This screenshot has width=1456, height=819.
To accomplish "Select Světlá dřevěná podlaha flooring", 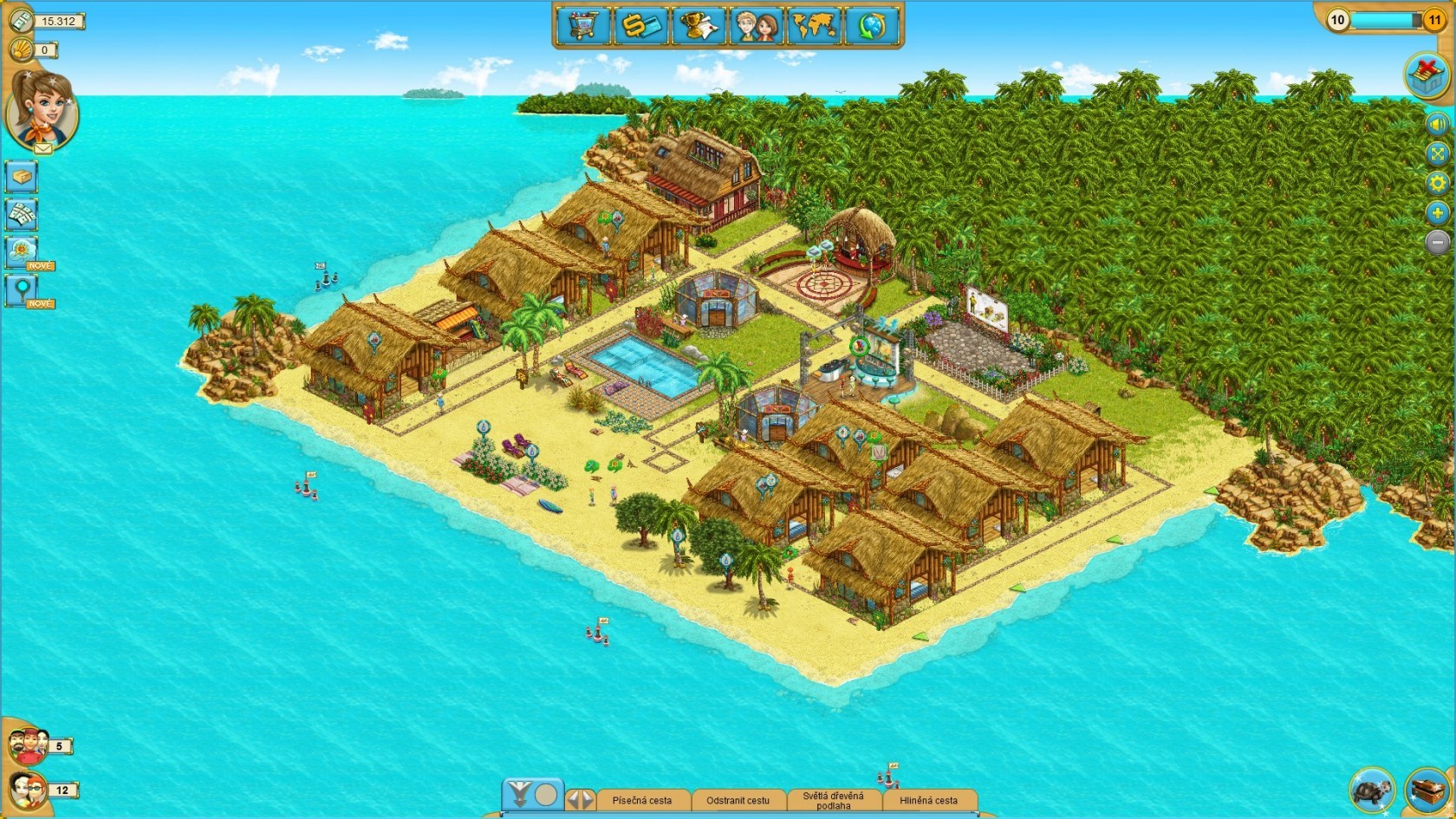I will pyautogui.click(x=833, y=801).
